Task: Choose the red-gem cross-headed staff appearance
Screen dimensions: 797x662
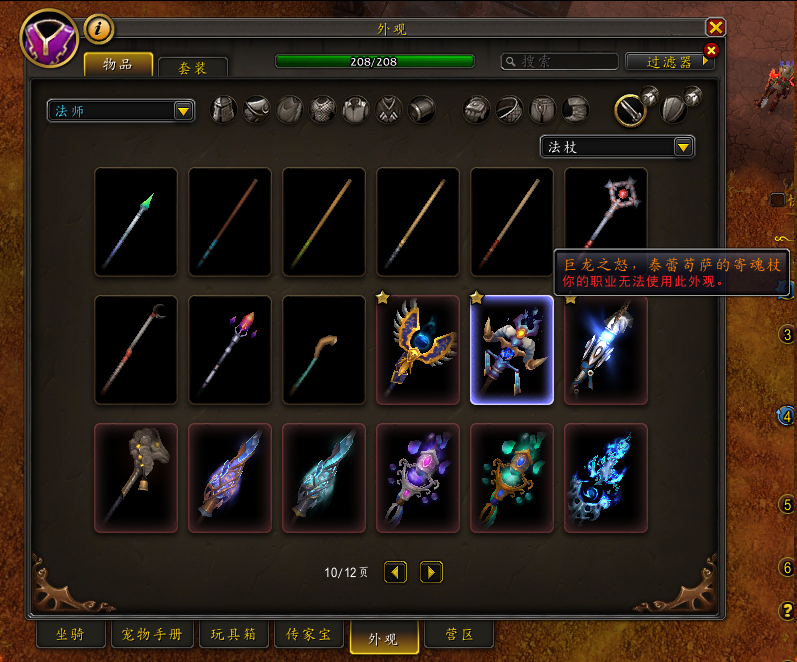Action: (x=606, y=221)
